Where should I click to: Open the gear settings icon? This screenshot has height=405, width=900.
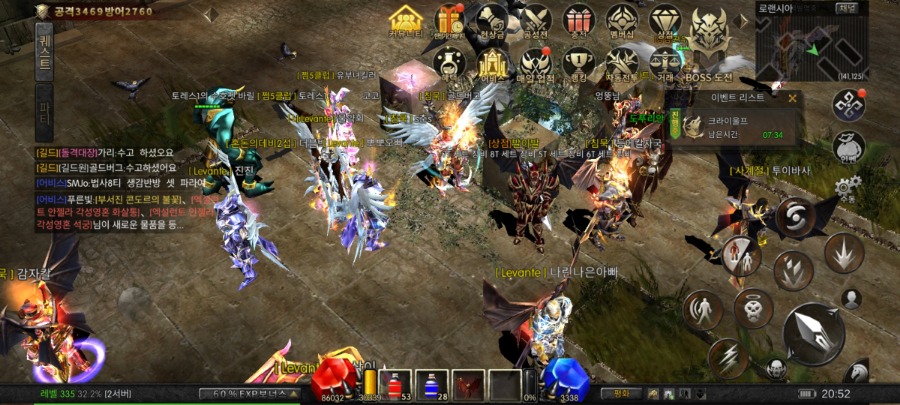pos(847,186)
